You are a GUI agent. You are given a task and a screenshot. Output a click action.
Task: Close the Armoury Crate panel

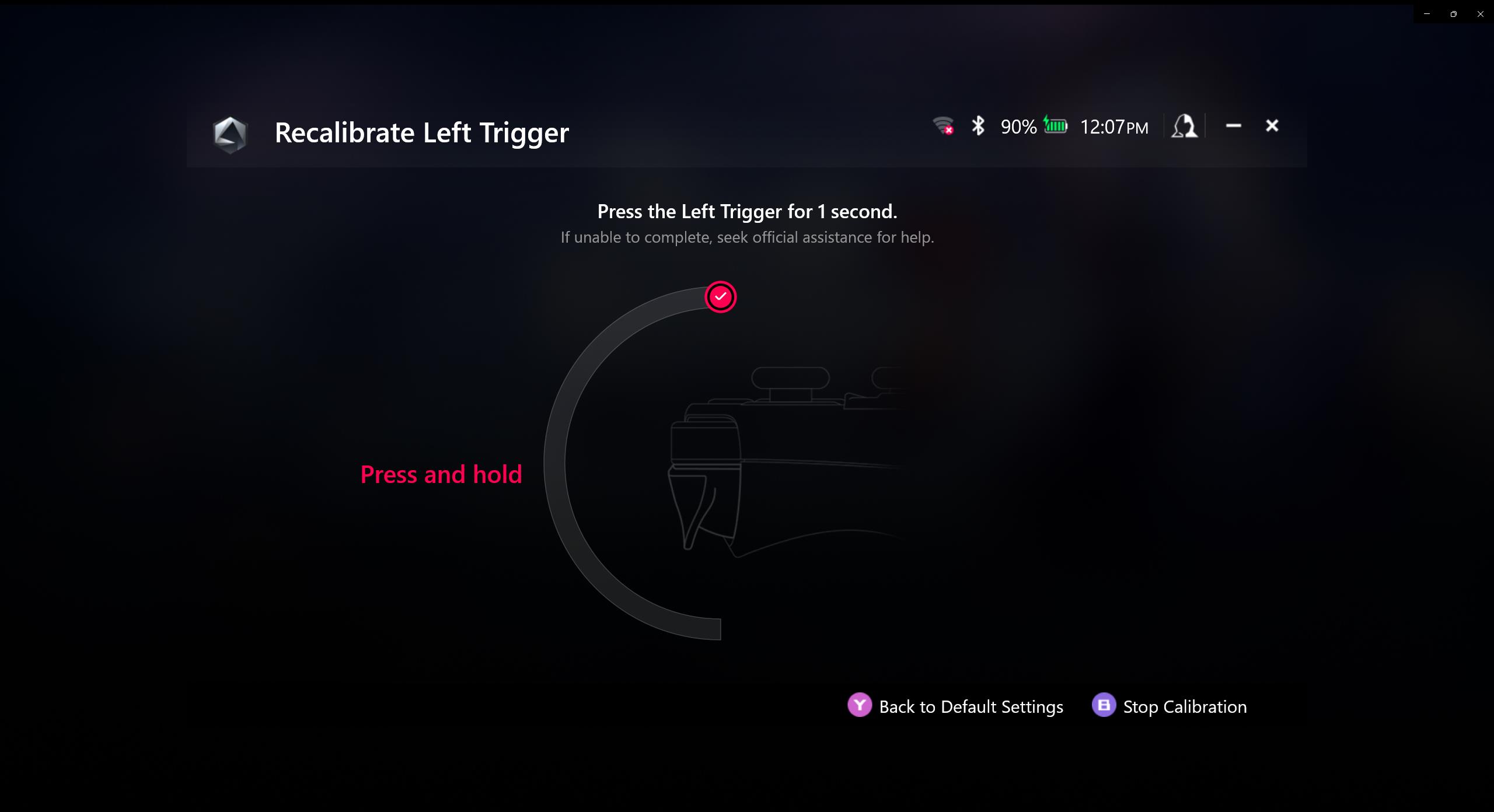(1272, 126)
